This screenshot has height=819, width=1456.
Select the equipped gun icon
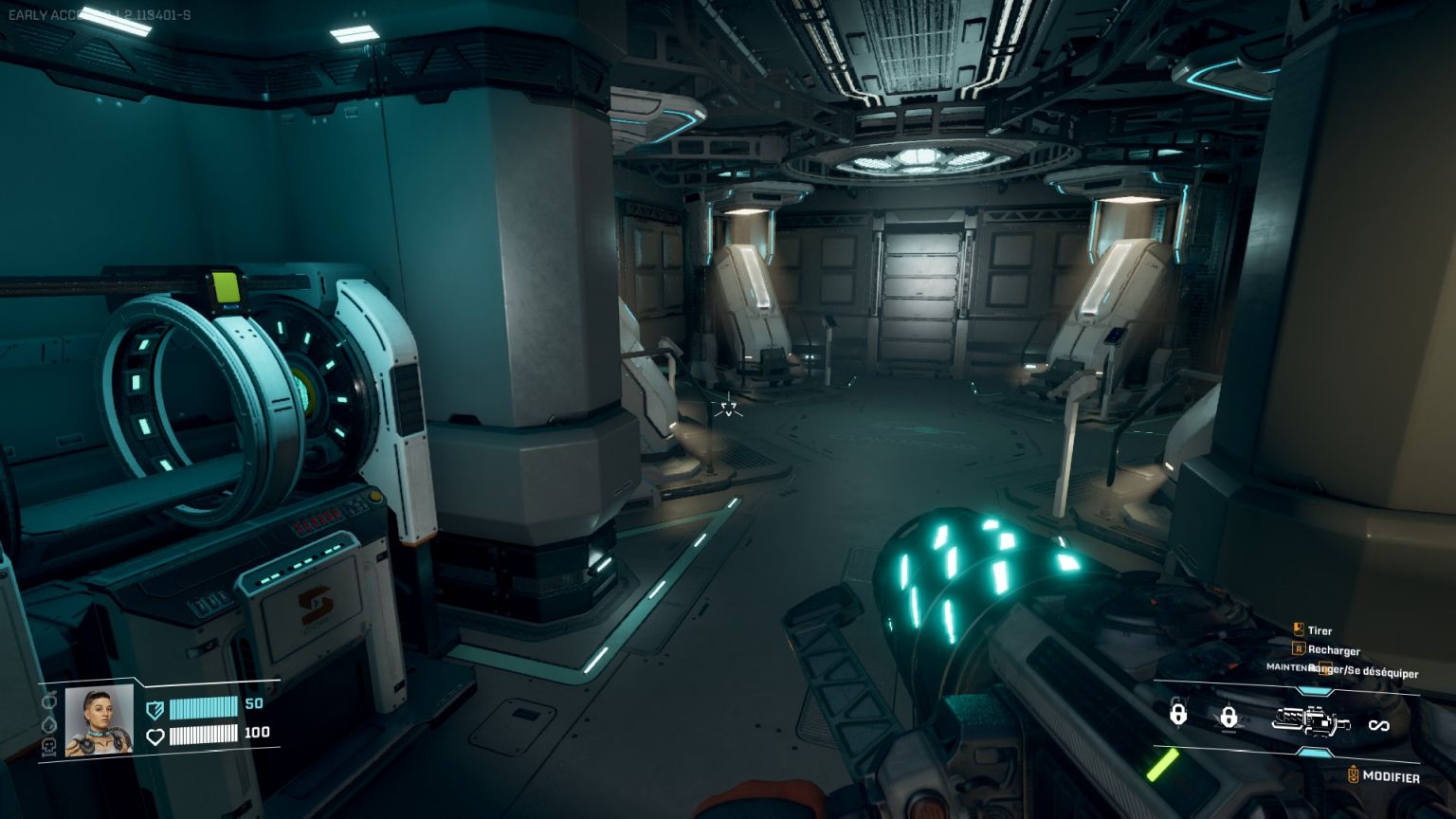click(x=1311, y=722)
